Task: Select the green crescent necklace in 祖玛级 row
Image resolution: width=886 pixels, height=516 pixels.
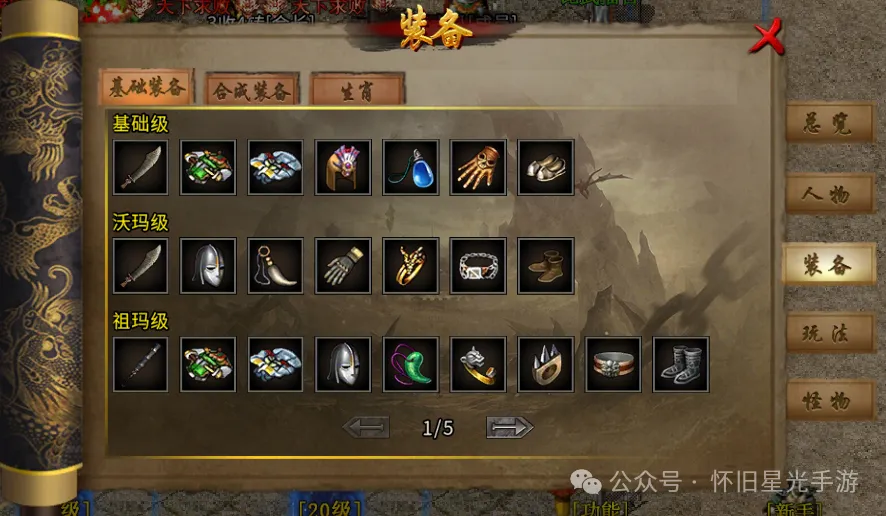Action: [x=411, y=364]
